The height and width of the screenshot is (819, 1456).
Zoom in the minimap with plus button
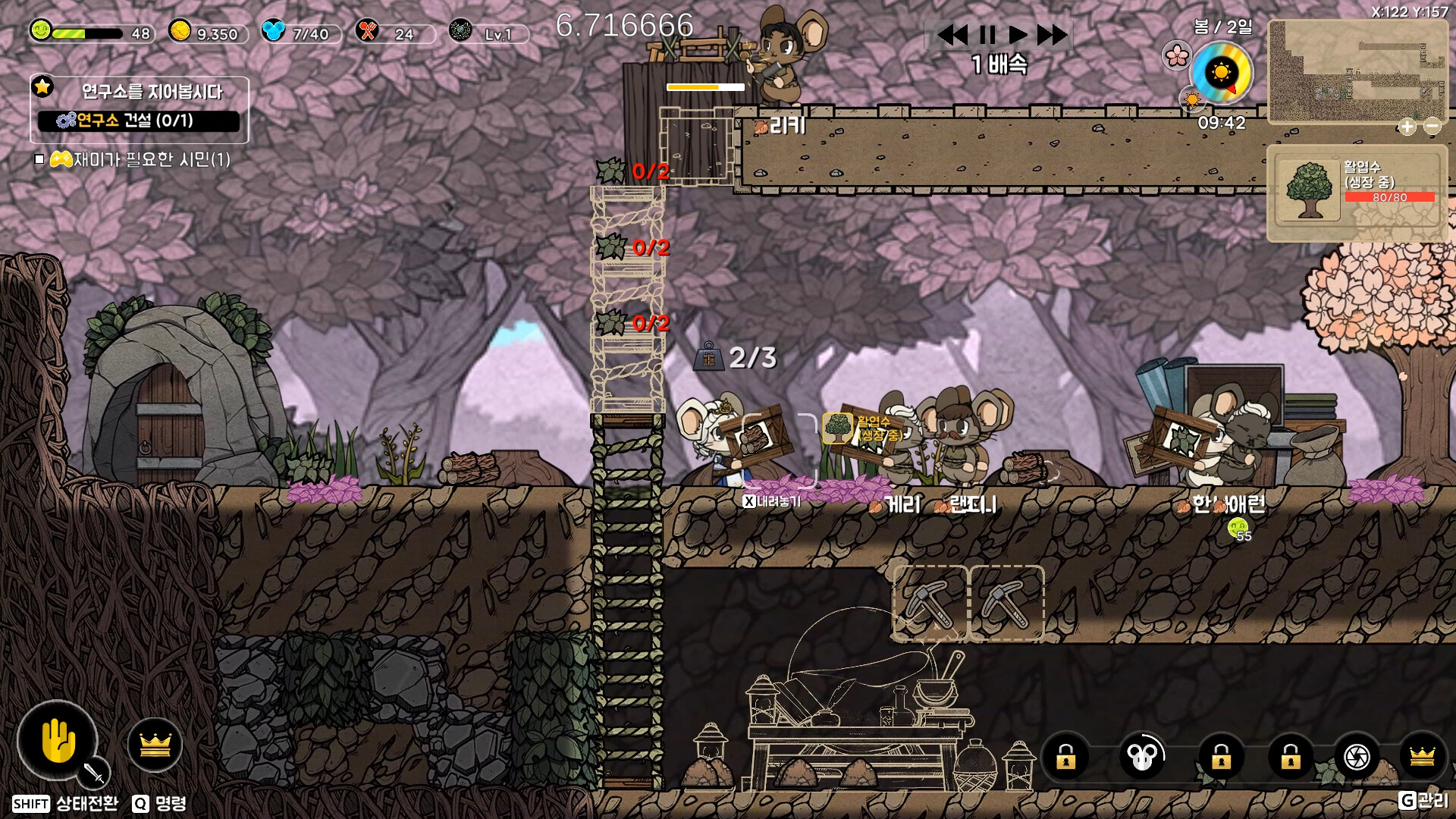click(x=1407, y=127)
